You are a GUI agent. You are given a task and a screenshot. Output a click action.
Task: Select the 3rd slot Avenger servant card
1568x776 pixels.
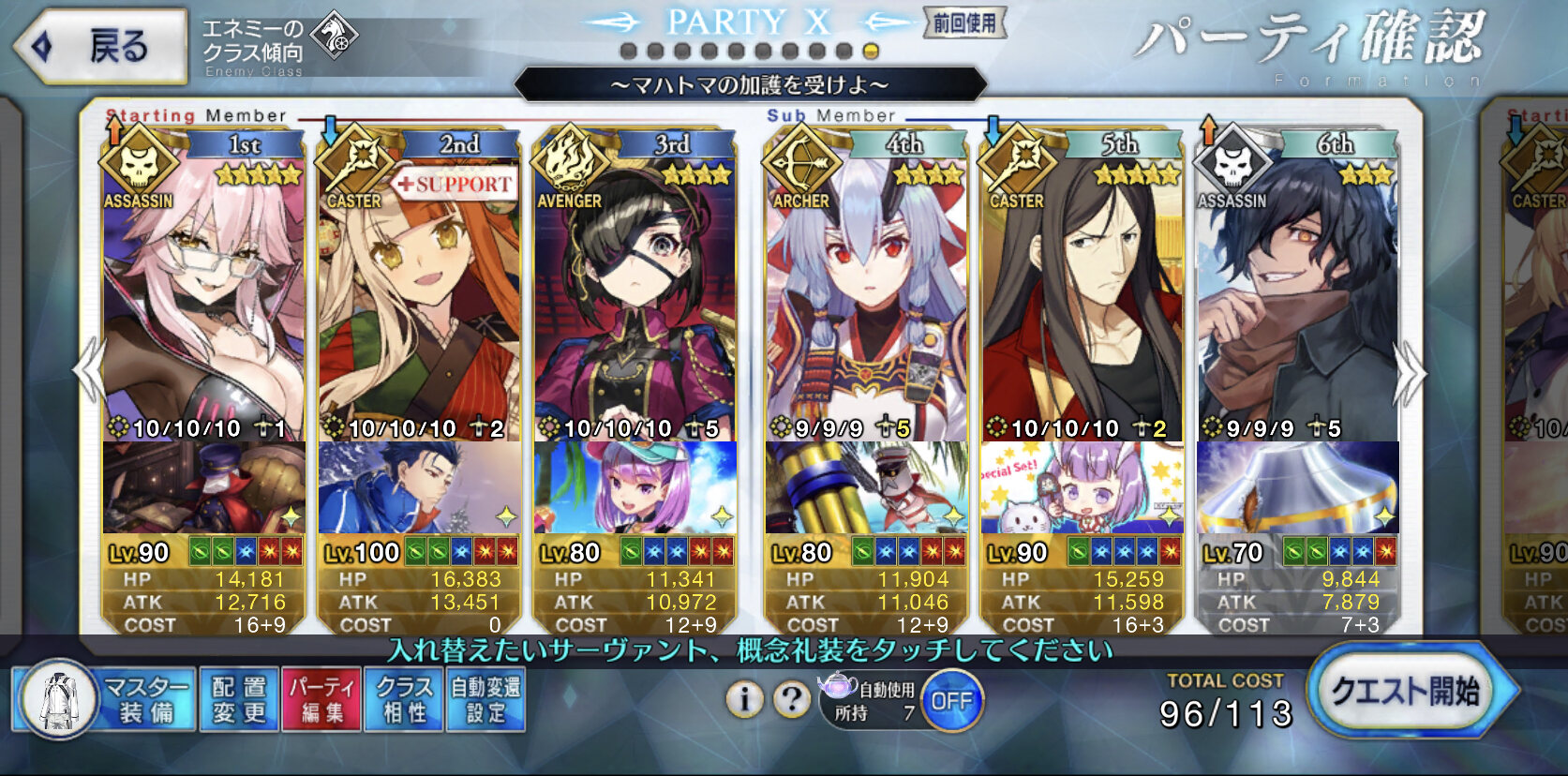click(x=635, y=300)
